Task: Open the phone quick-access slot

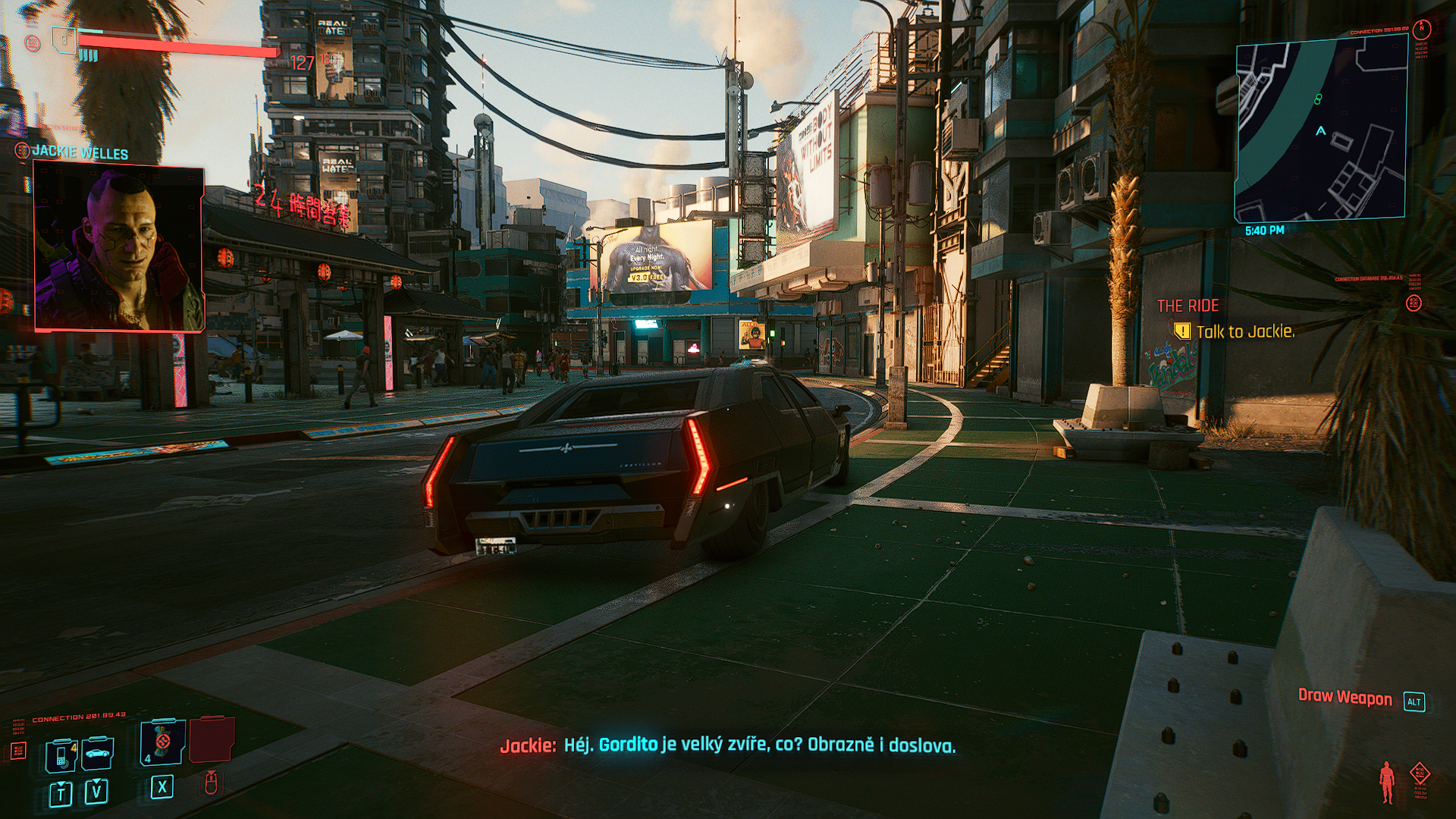Action: click(x=61, y=755)
